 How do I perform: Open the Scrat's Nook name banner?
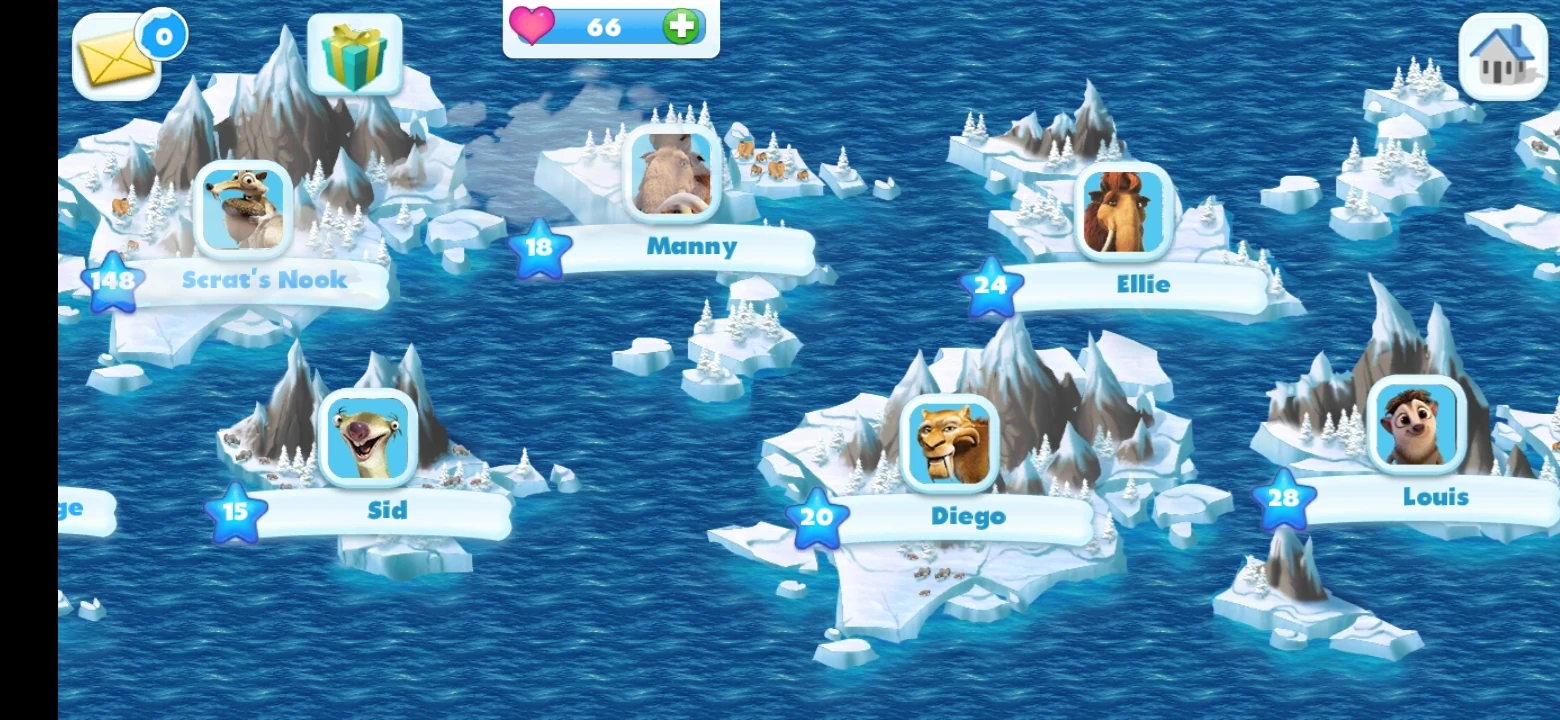pos(265,281)
